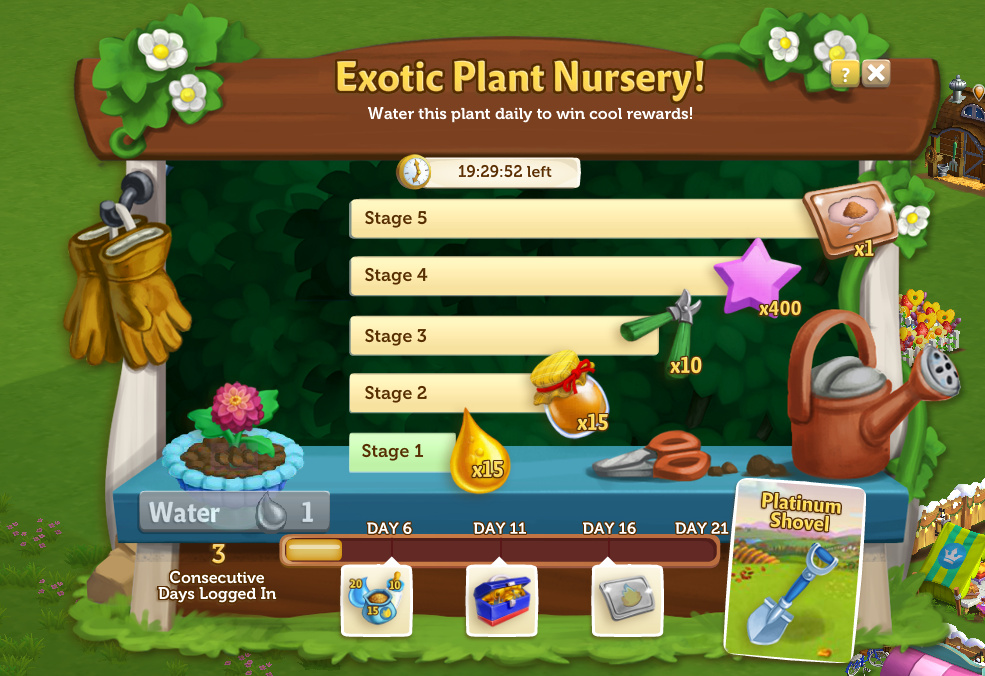View the Day 11 treasure chest reward

(x=502, y=600)
